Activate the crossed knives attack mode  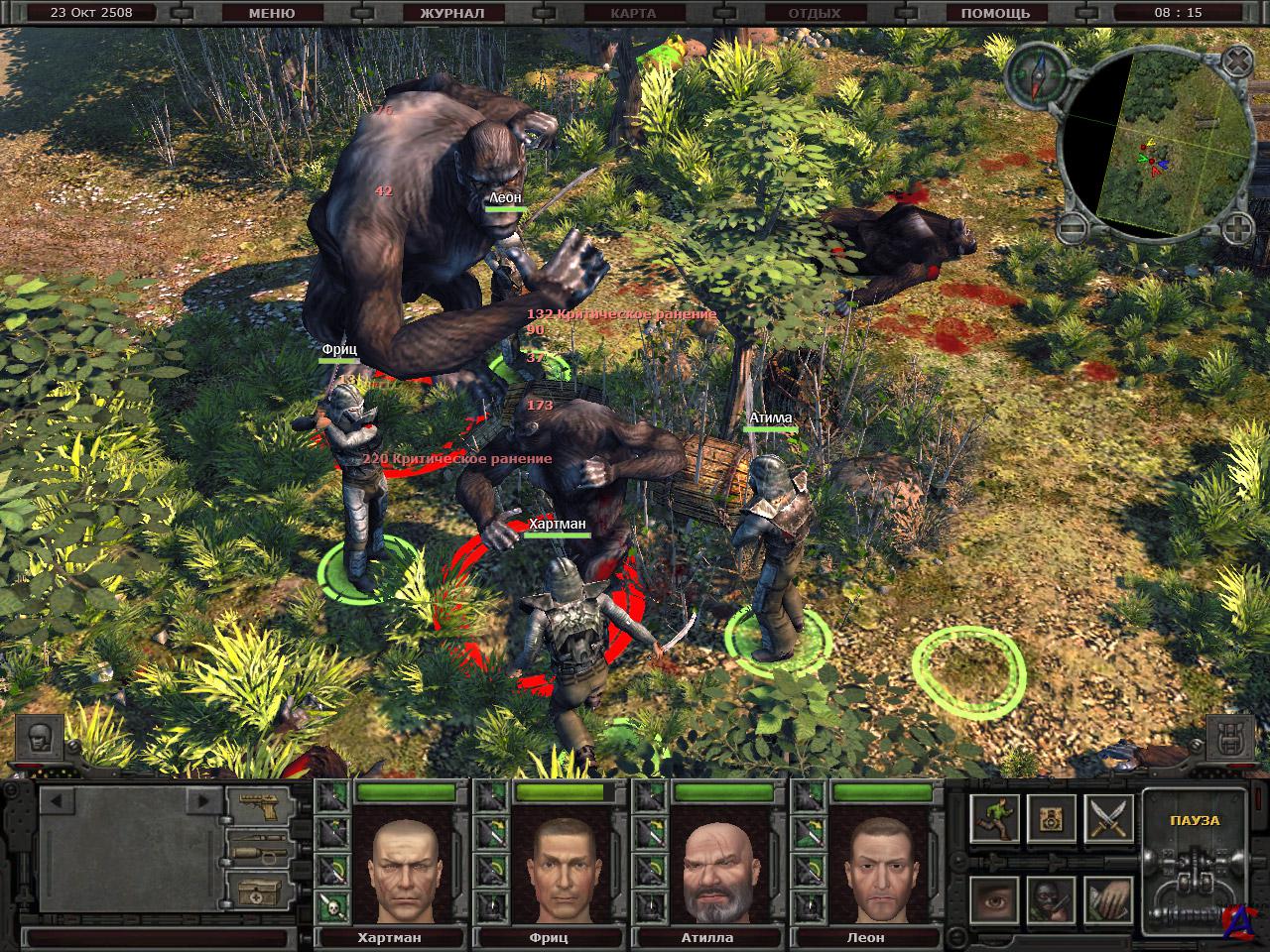[x=1108, y=819]
